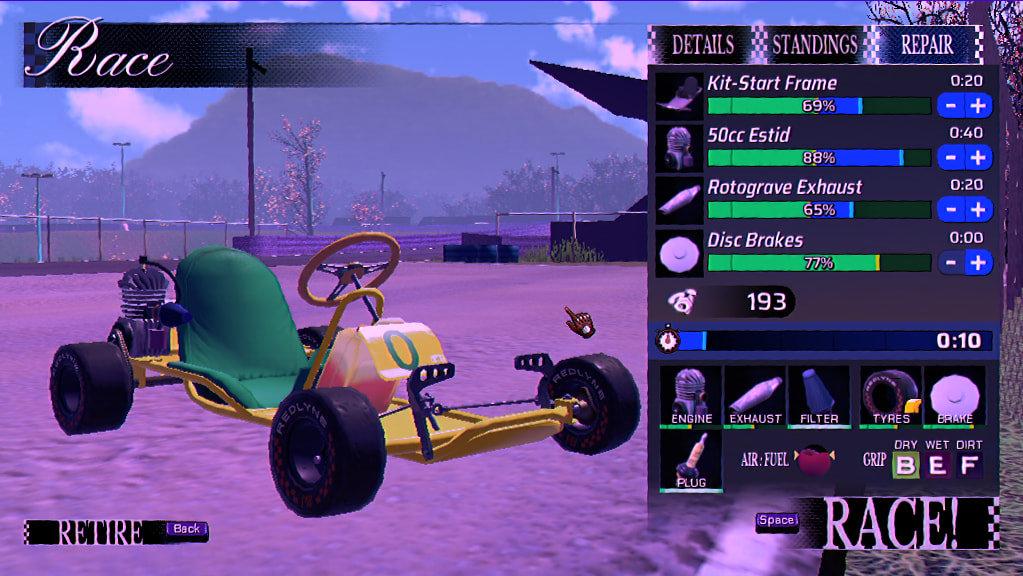Viewport: 1023px width, 576px height.
Task: Adjust the Air:Fuel mixture dial
Action: tap(814, 461)
